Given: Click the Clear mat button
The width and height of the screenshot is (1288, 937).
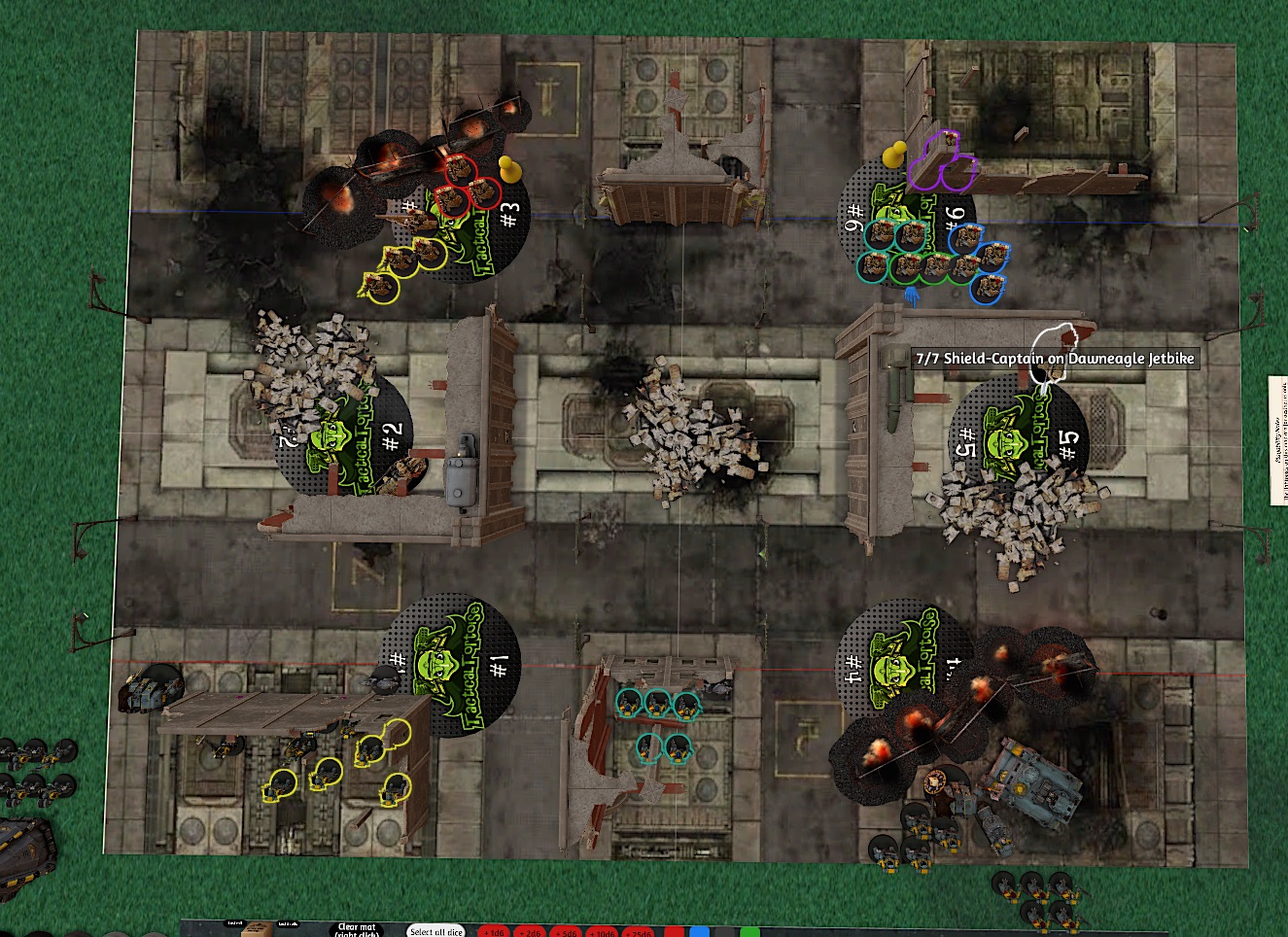Looking at the screenshot, I should pyautogui.click(x=356, y=930).
